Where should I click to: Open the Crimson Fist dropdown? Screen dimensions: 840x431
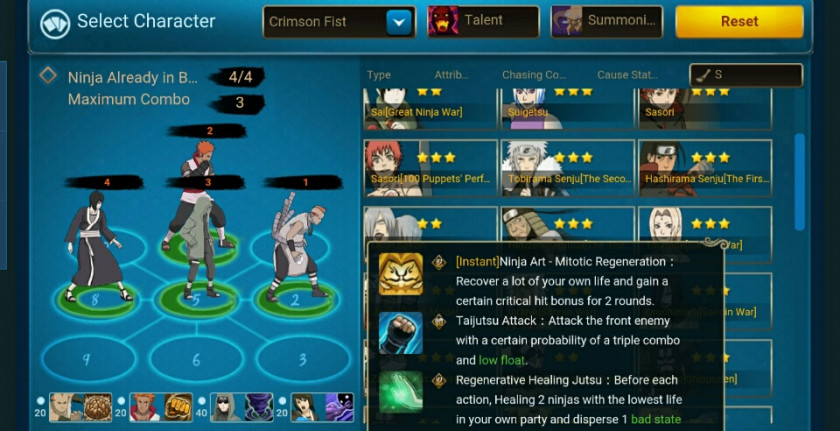pos(400,22)
